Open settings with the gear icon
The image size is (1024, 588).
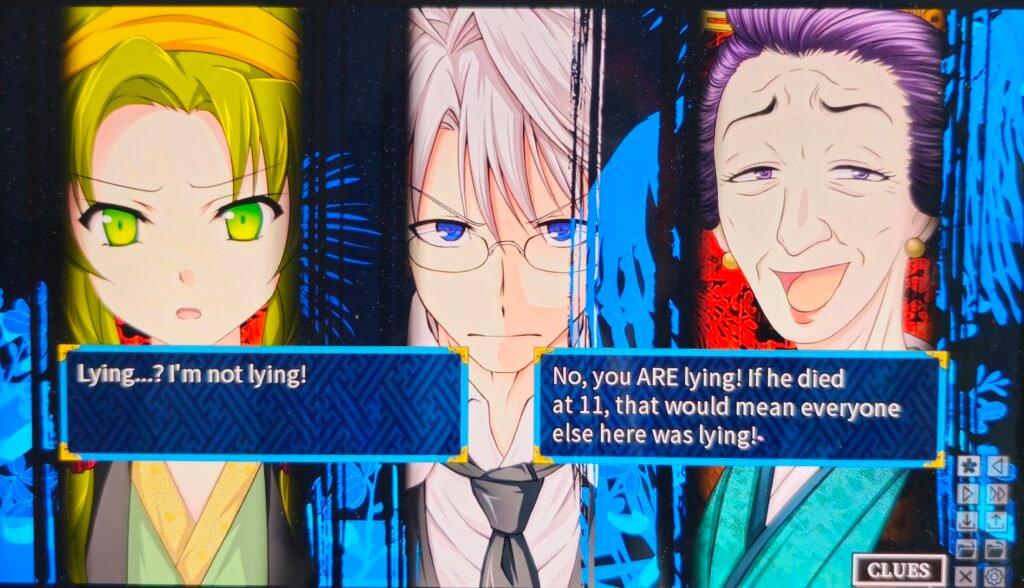pos(994,575)
